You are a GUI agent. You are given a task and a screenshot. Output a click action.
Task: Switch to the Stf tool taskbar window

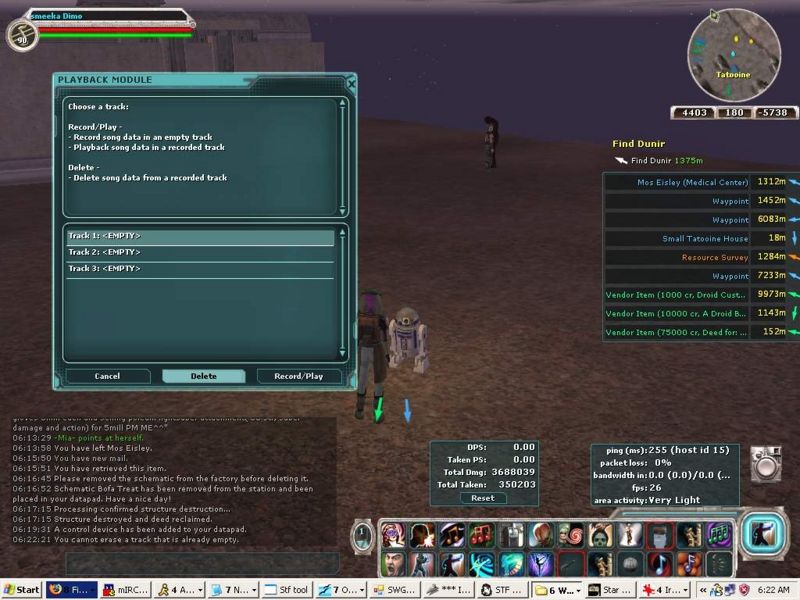click(x=291, y=590)
